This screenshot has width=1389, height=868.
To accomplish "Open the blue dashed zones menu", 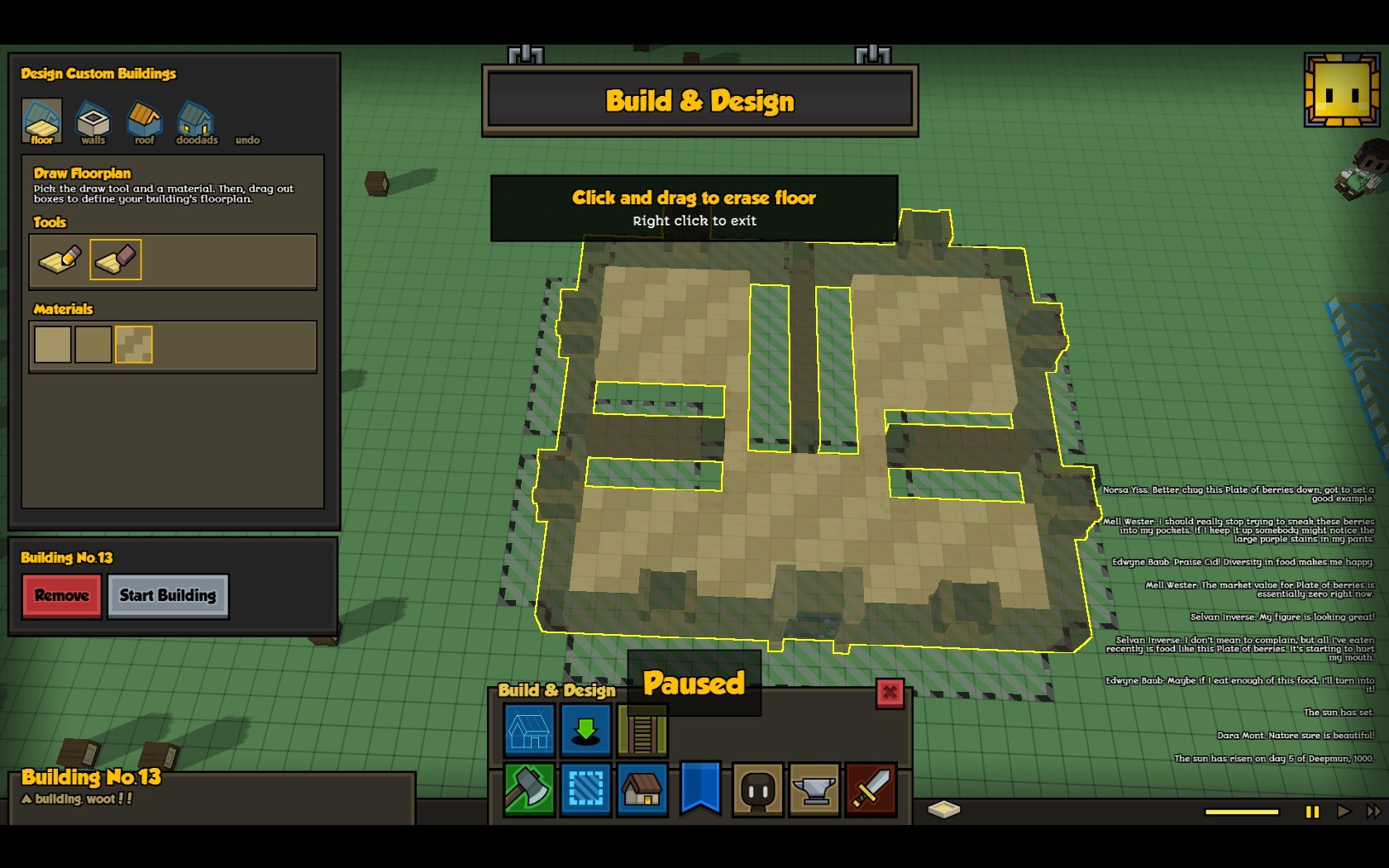I will coord(585,789).
